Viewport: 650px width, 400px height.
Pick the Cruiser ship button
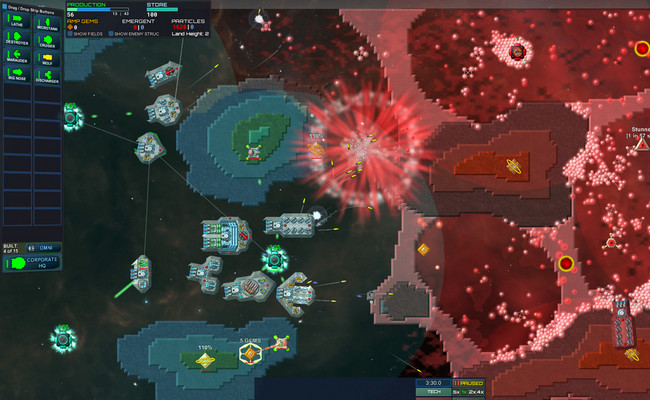(47, 40)
